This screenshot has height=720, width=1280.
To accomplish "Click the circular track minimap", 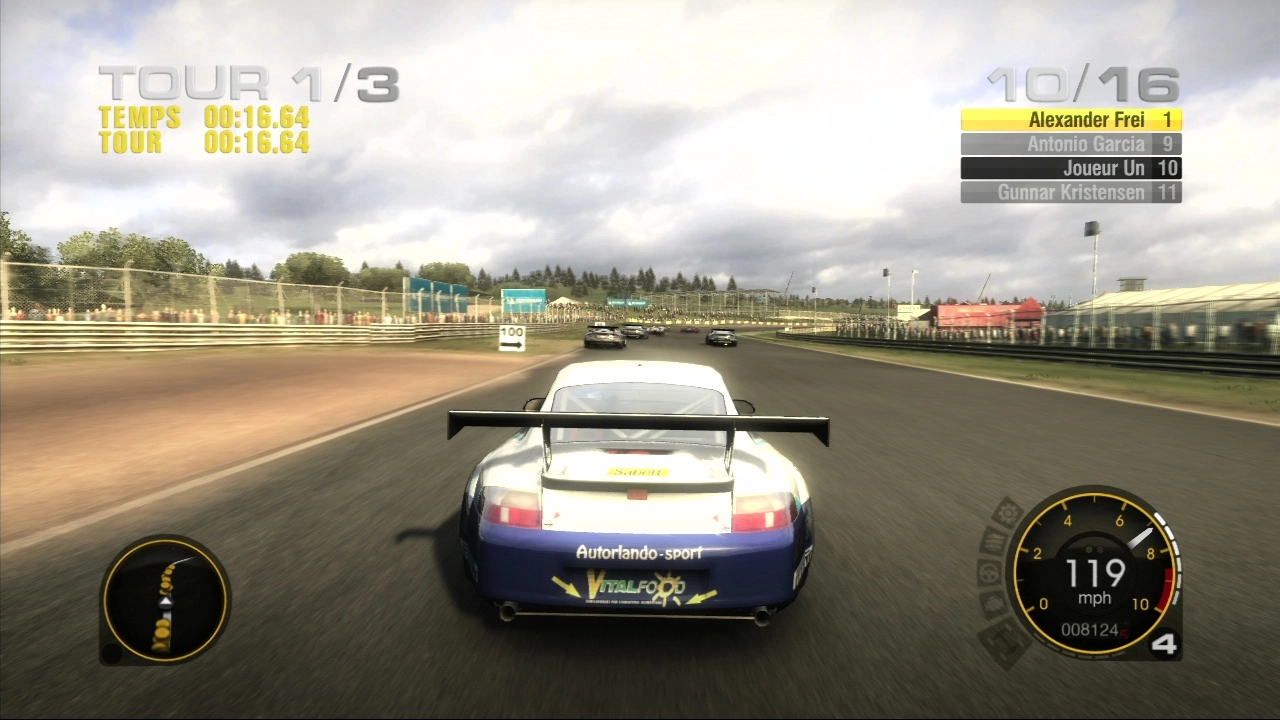I will [165, 600].
